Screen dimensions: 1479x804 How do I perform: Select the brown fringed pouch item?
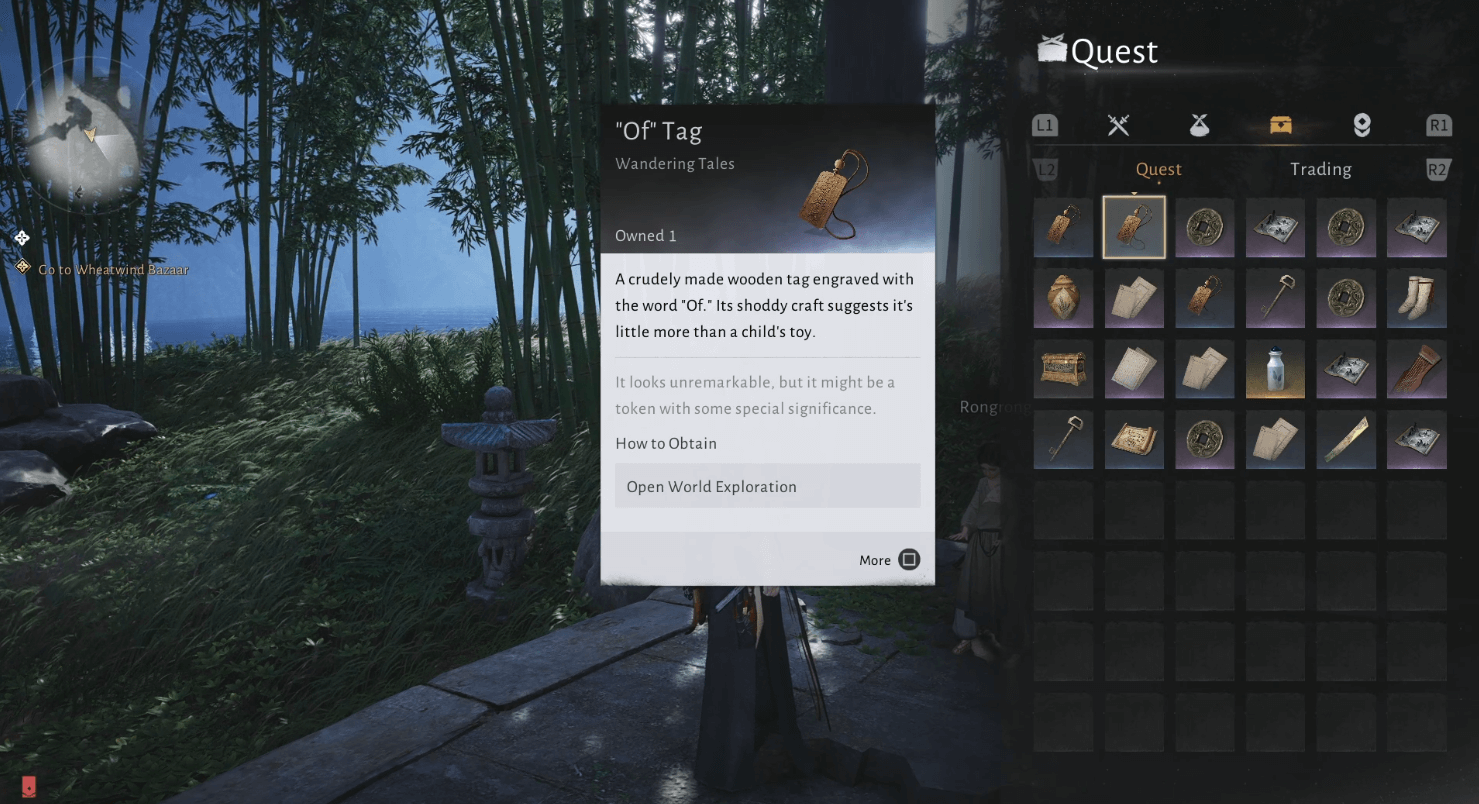pyautogui.click(x=1416, y=369)
